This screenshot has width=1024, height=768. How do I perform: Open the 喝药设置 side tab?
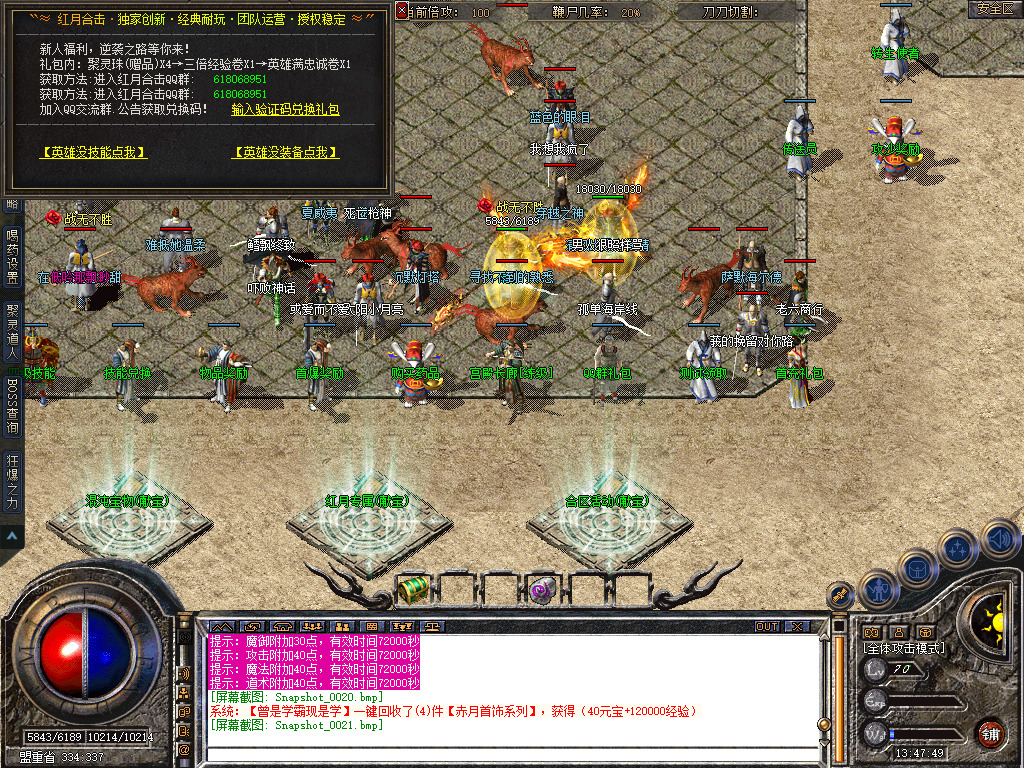click(x=12, y=257)
